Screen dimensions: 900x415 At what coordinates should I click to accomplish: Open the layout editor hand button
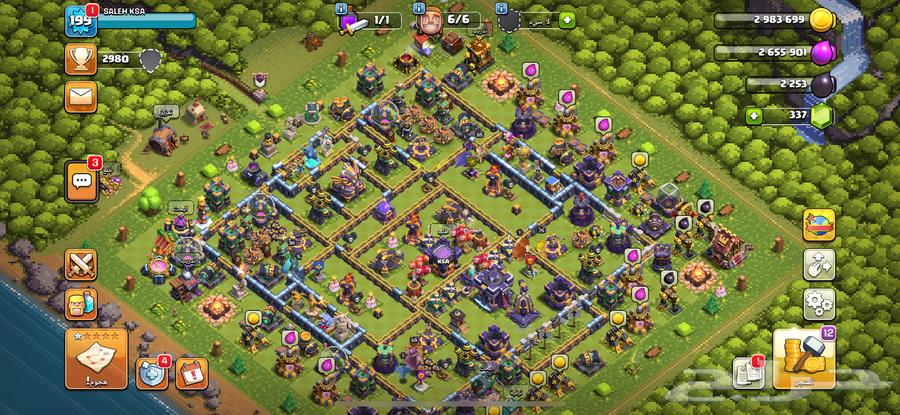pos(819,264)
